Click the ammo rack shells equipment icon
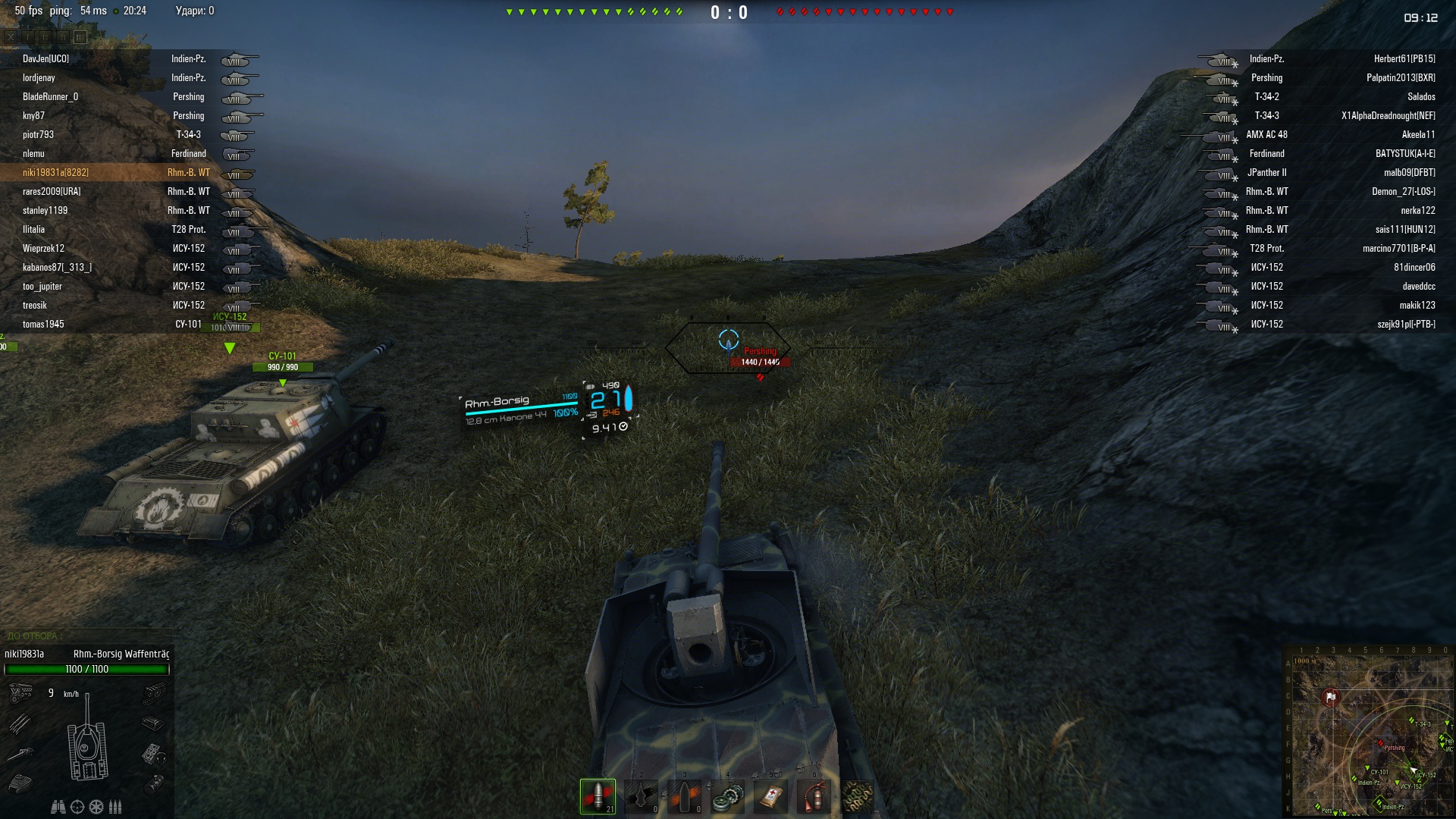 click(115, 807)
